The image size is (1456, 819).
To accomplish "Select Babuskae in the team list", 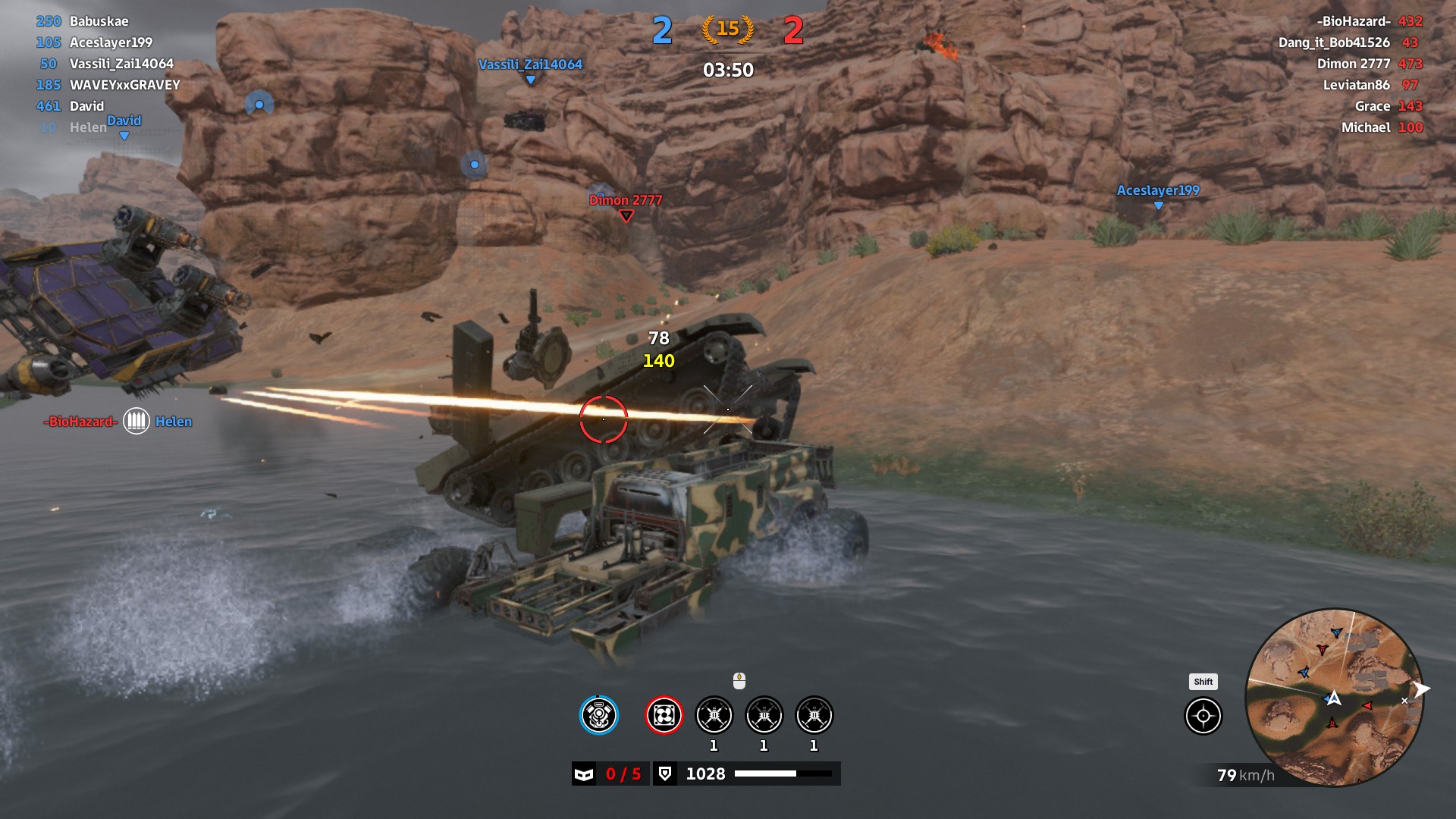I will point(99,21).
